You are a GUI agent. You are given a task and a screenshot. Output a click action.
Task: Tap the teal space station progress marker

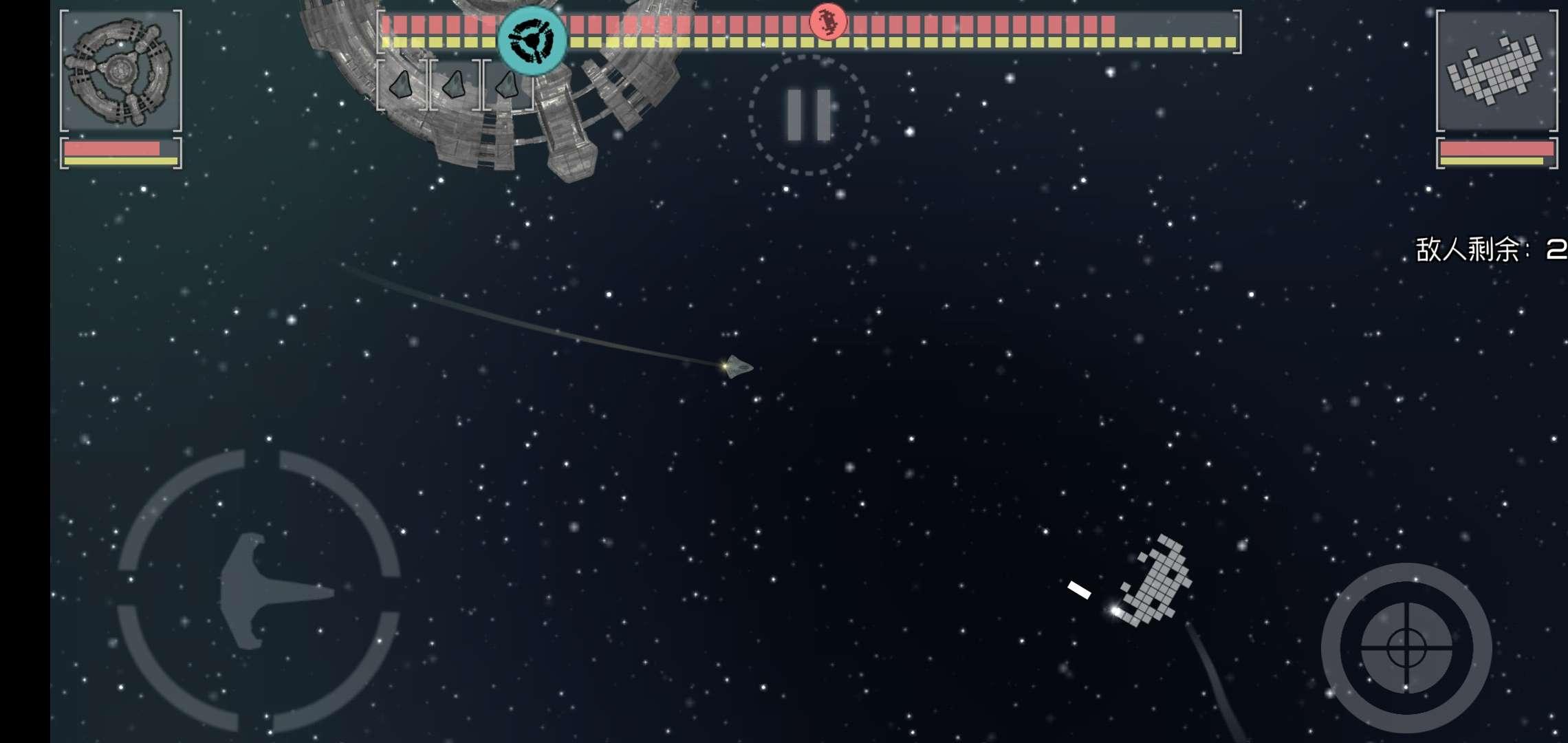click(532, 39)
